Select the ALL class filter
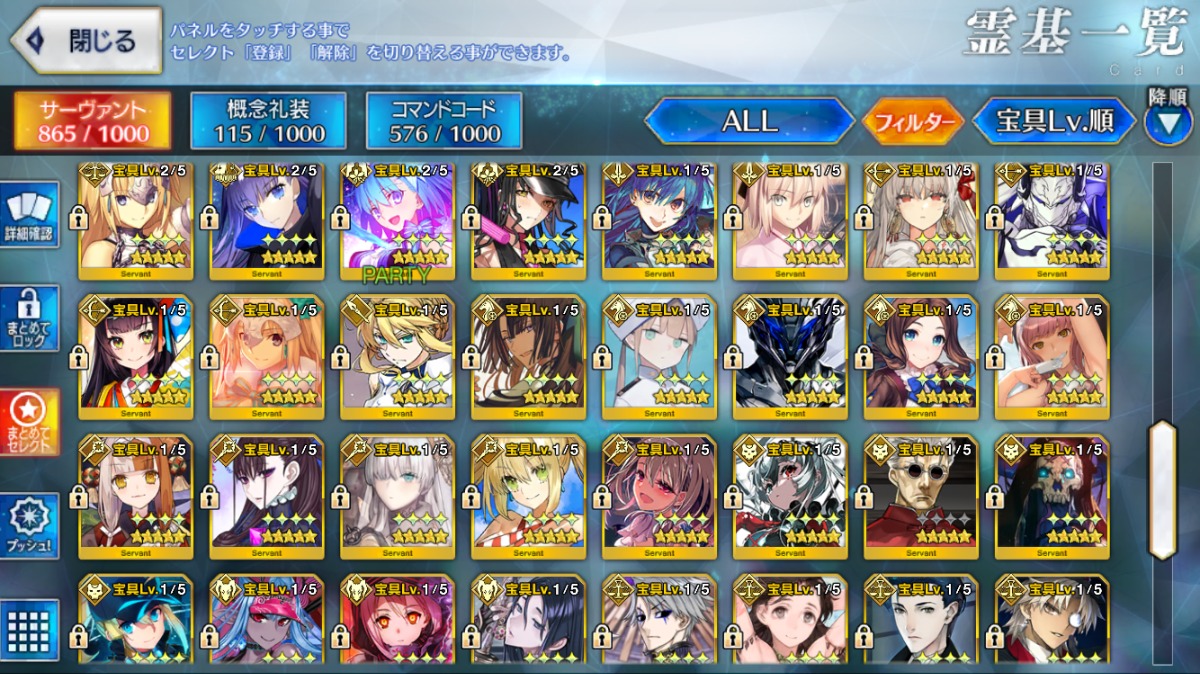 tap(750, 122)
